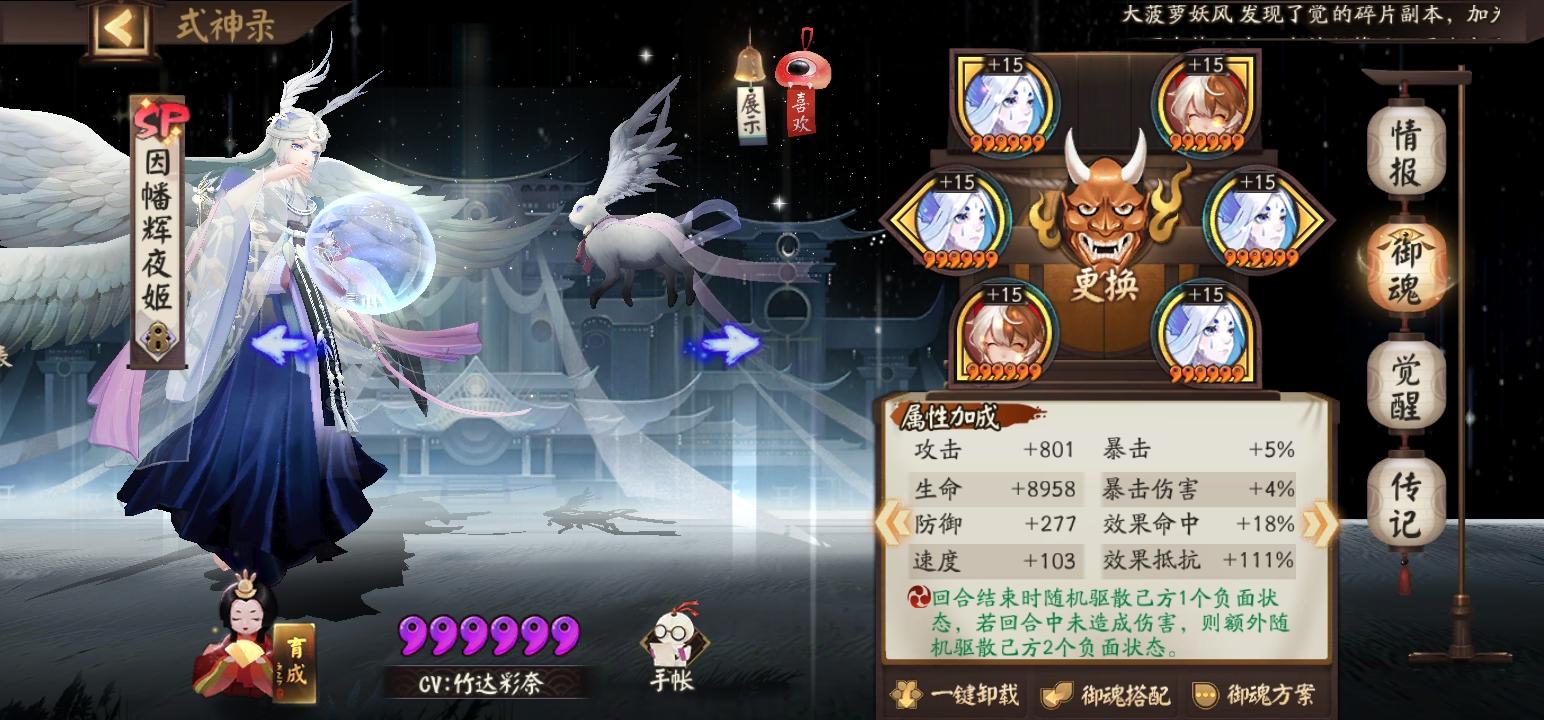Click the SP rarity badge
Viewport: 1544px width, 720px height.
coord(163,118)
